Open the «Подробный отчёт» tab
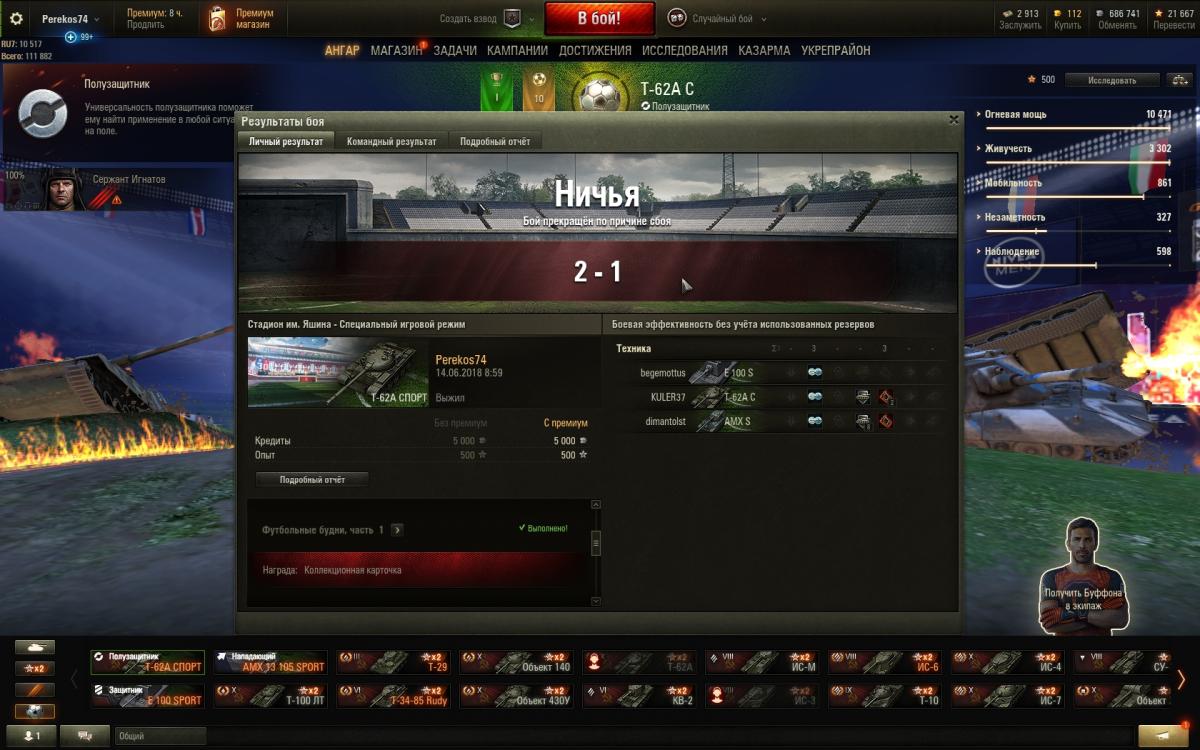The width and height of the screenshot is (1200, 750). tap(495, 142)
